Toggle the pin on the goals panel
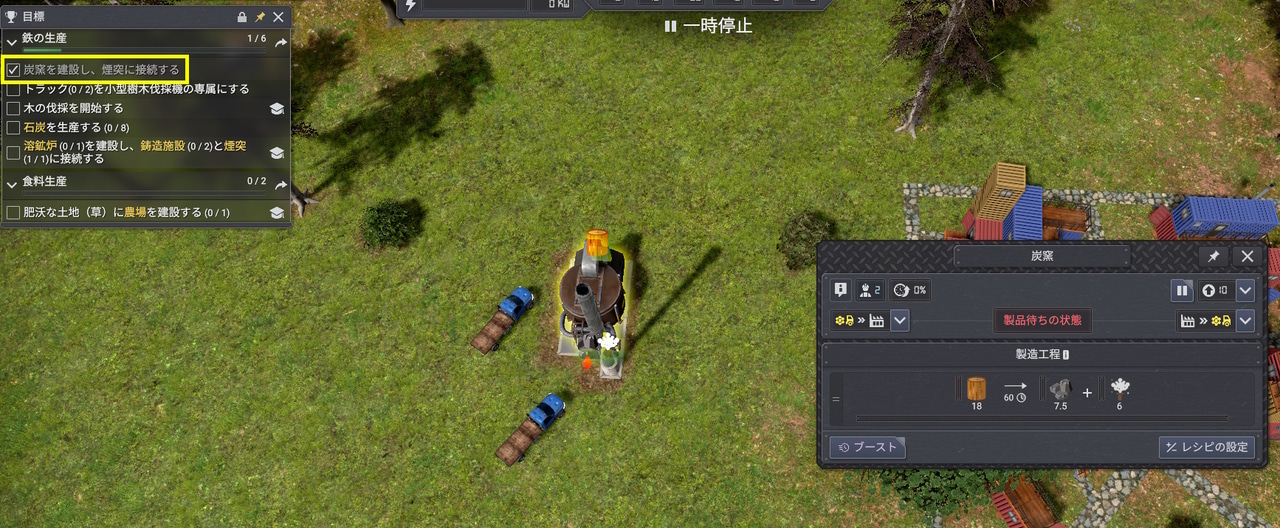The height and width of the screenshot is (528, 1280). (x=260, y=17)
